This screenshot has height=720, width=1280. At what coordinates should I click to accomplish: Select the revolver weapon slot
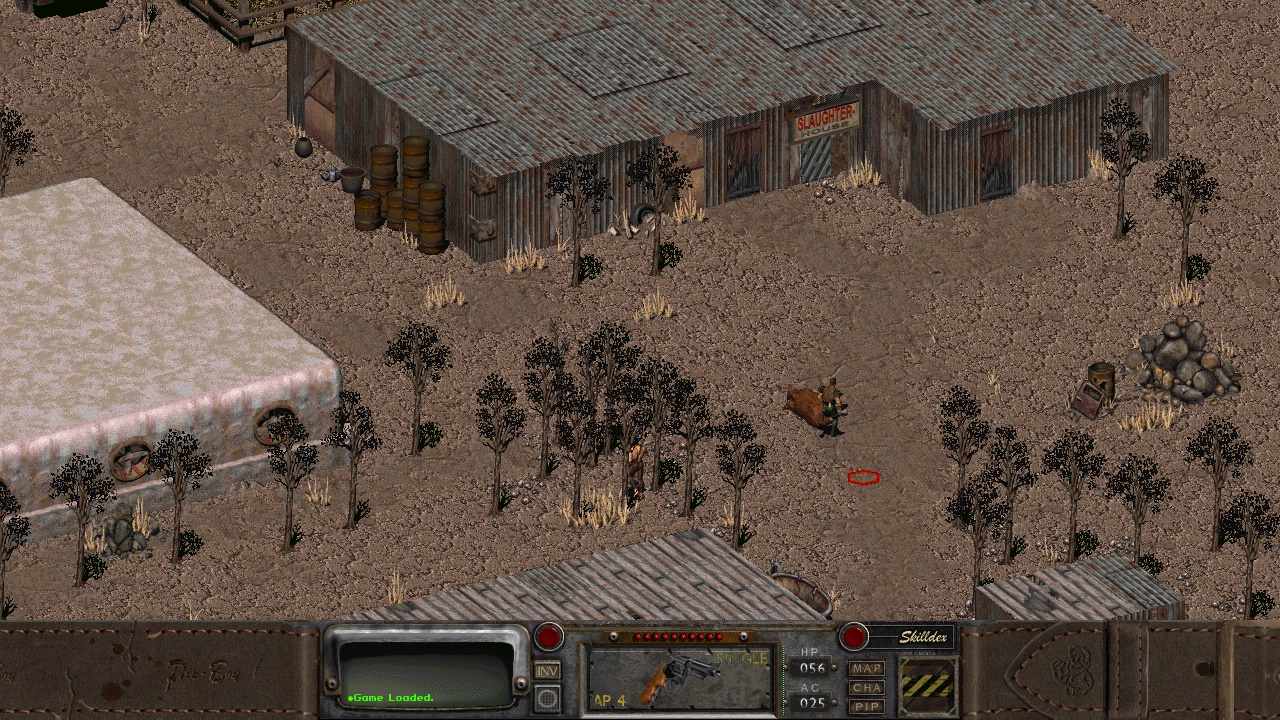679,678
